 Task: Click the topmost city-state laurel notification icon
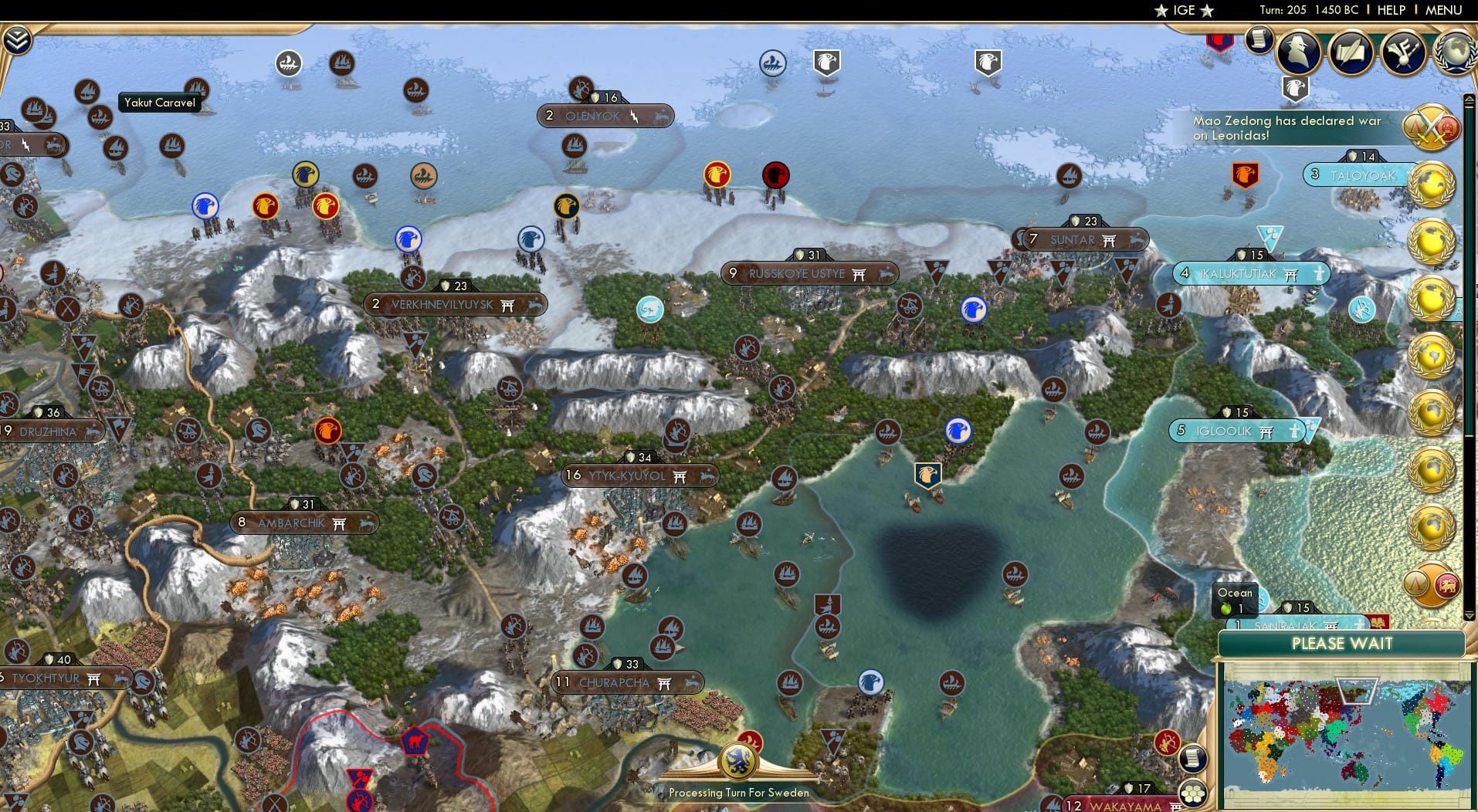tap(1432, 185)
